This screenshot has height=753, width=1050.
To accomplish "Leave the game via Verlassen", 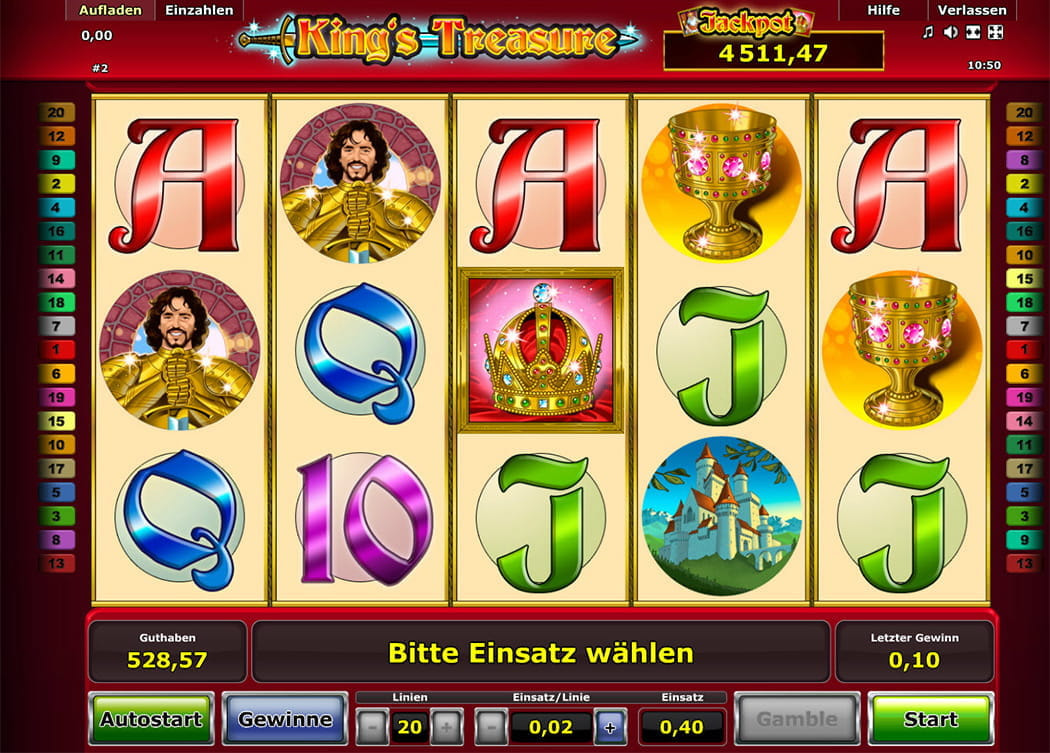I will (972, 11).
